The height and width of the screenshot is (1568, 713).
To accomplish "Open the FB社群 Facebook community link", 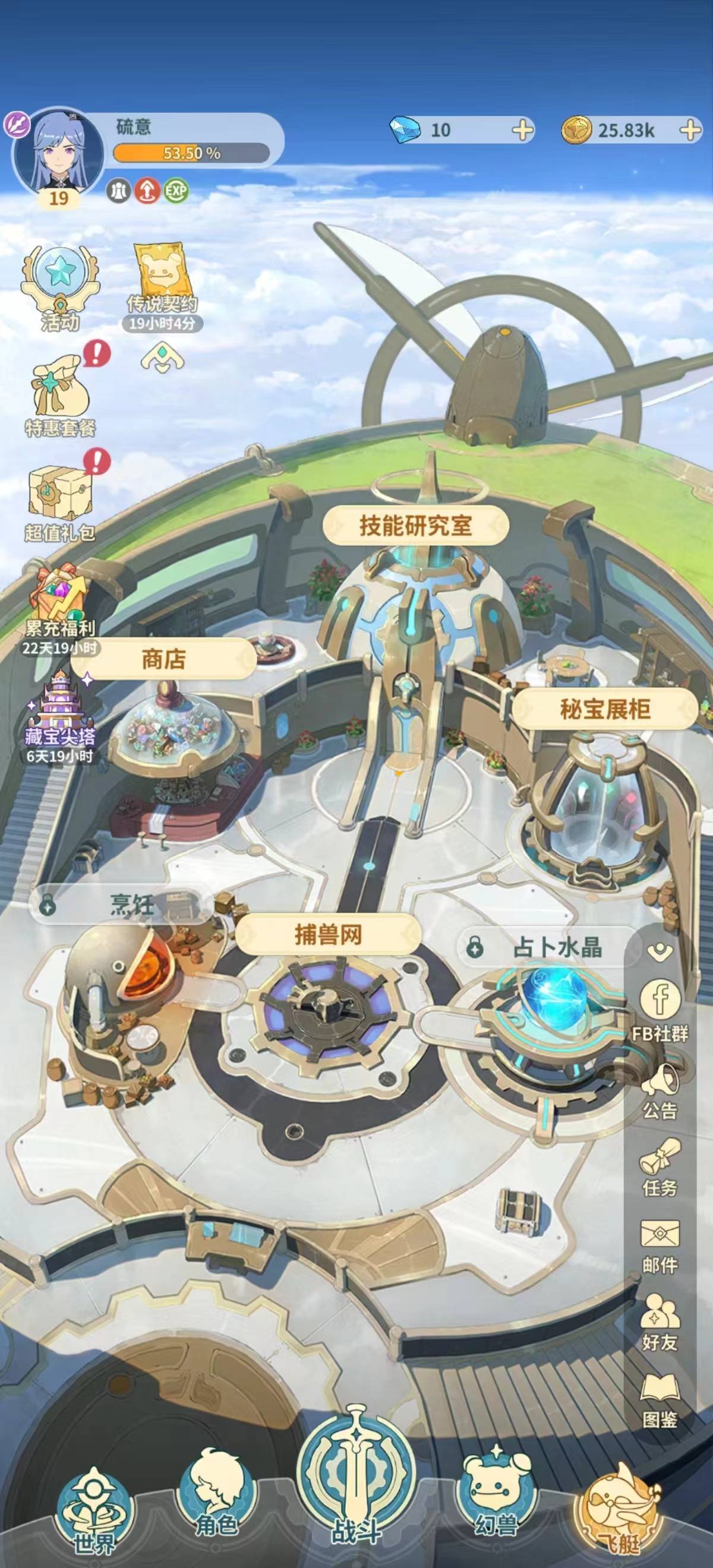I will [x=660, y=1009].
